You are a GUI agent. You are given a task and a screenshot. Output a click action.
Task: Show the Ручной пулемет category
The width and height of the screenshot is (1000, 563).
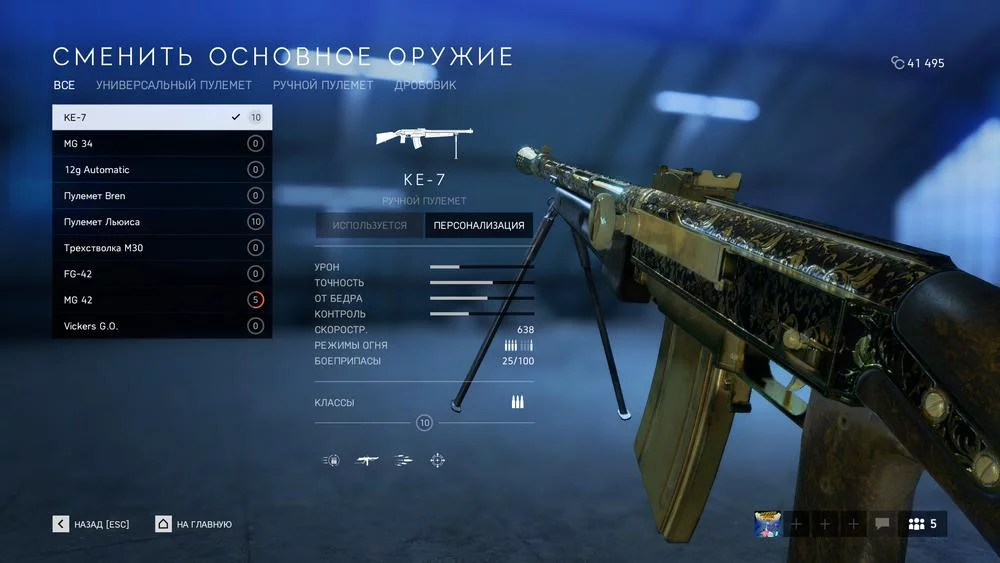coord(323,86)
